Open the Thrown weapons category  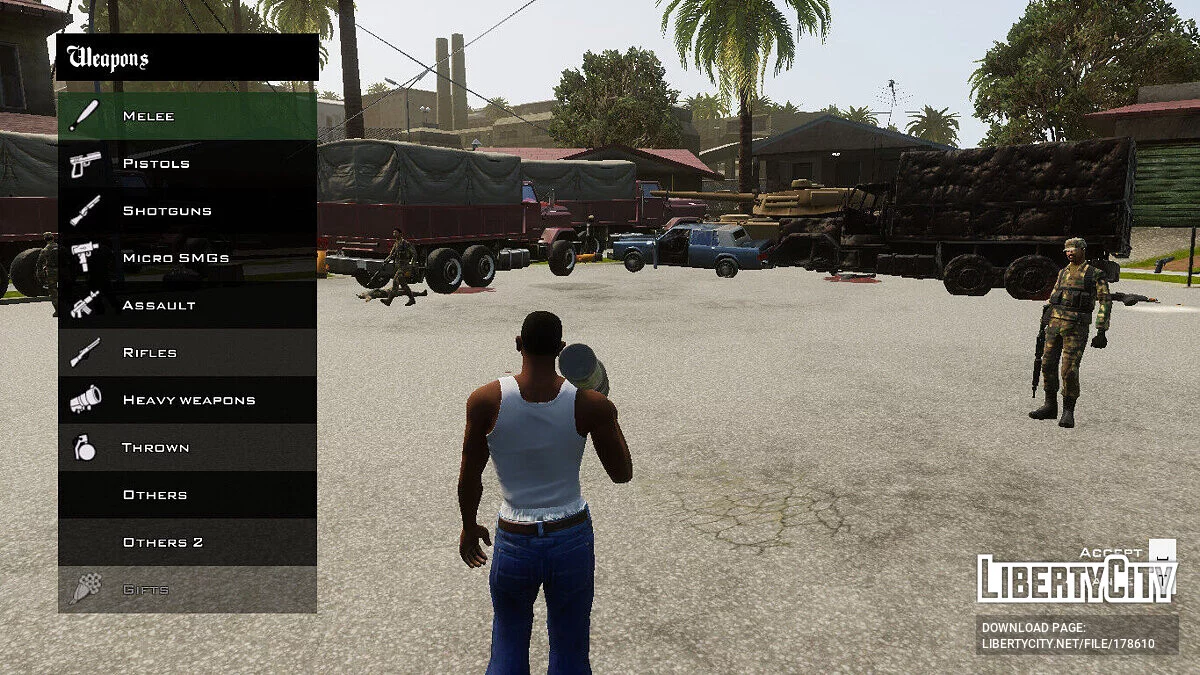click(x=187, y=448)
